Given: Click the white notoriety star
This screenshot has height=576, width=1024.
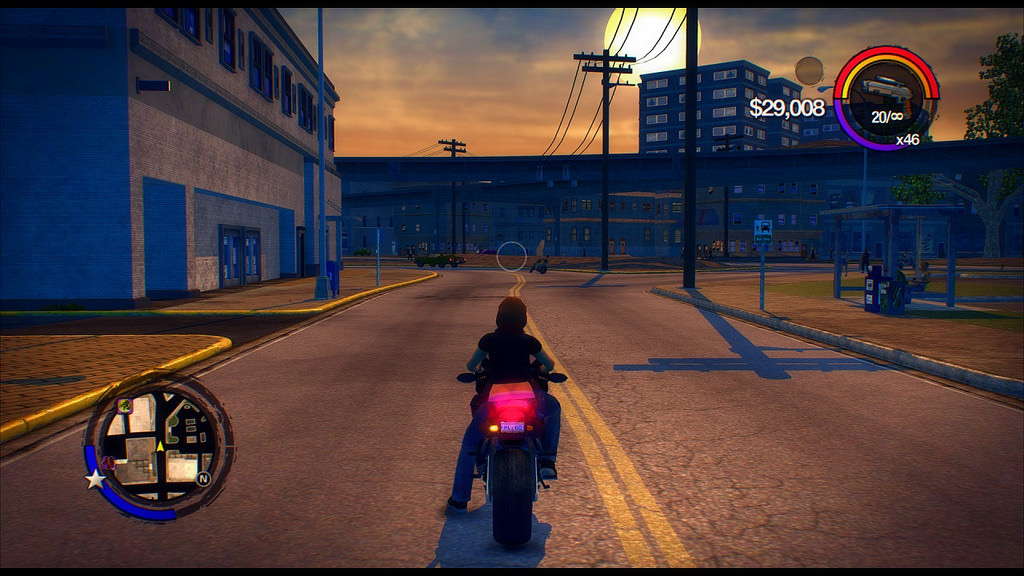Looking at the screenshot, I should pyautogui.click(x=95, y=480).
